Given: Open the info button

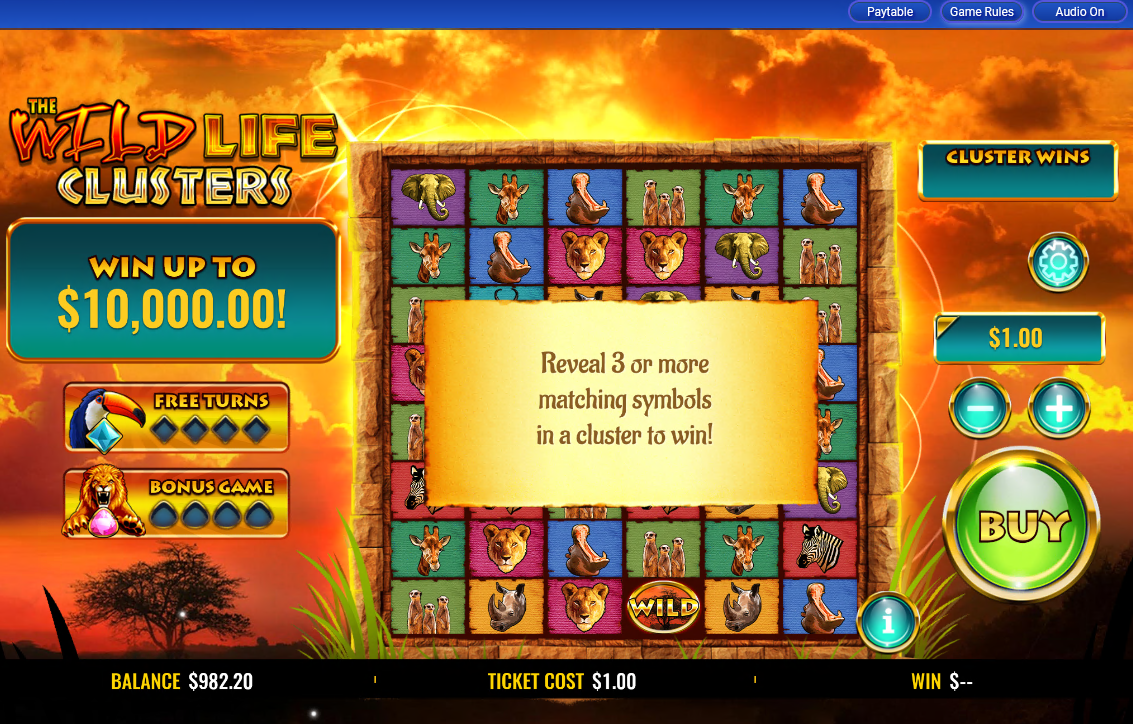Looking at the screenshot, I should point(887,622).
